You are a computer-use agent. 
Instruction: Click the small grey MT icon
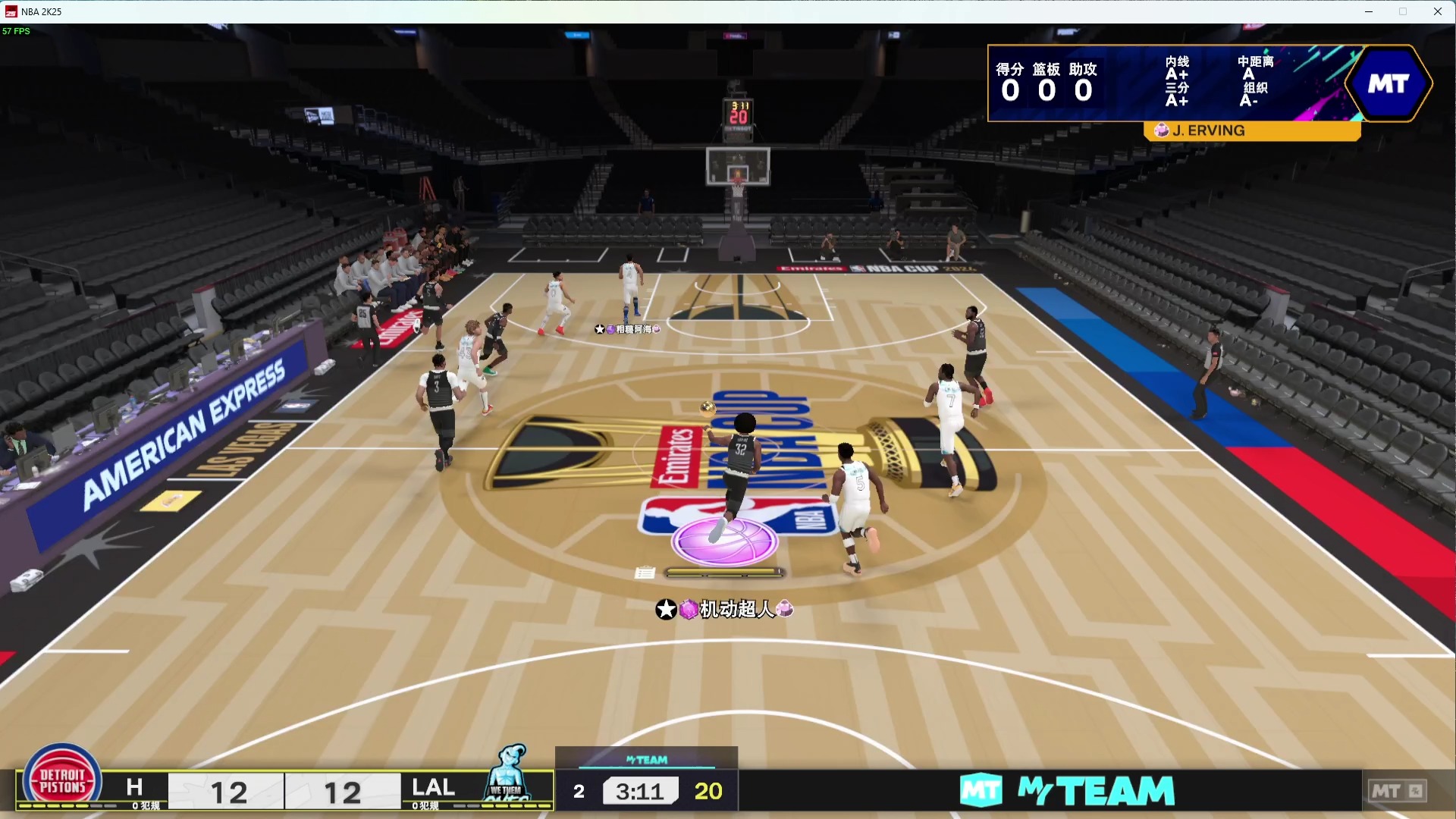pyautogui.click(x=1396, y=791)
